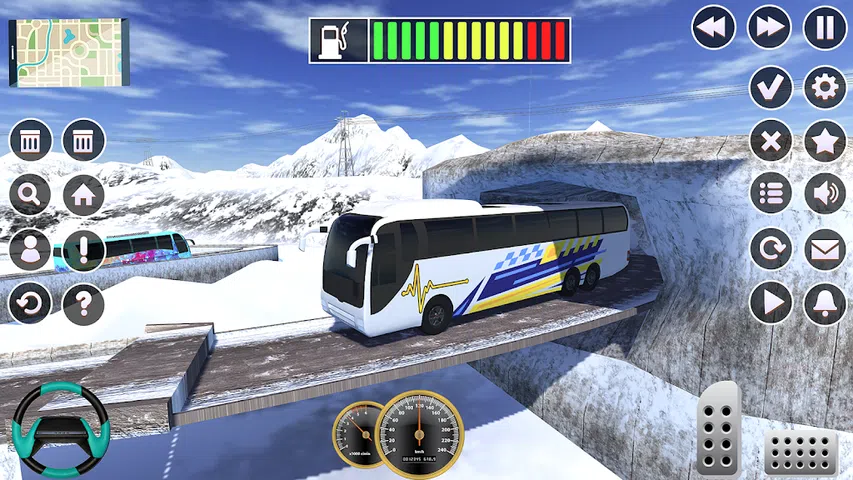Click the magnifying glass search icon
Image resolution: width=853 pixels, height=480 pixels.
point(30,195)
